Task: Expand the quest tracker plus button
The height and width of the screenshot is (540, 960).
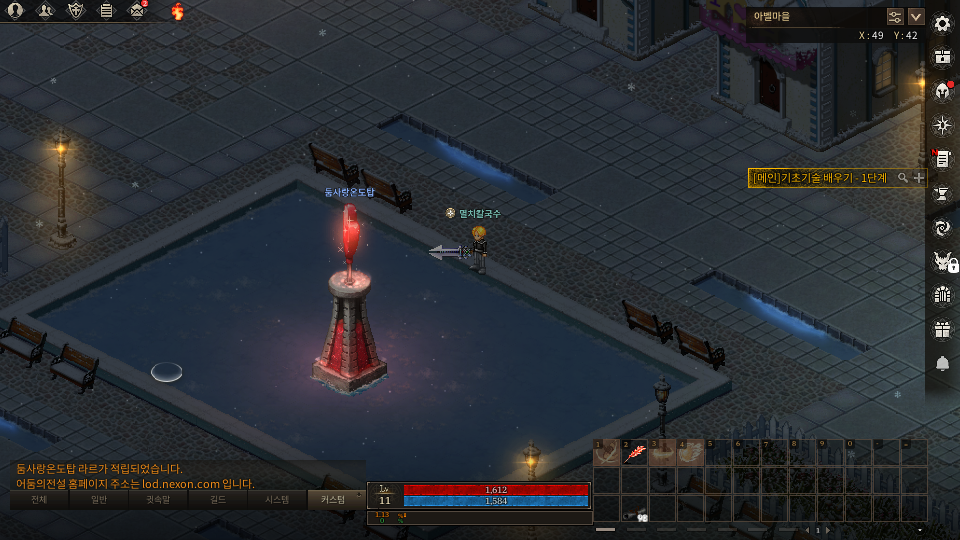Action: tap(919, 177)
